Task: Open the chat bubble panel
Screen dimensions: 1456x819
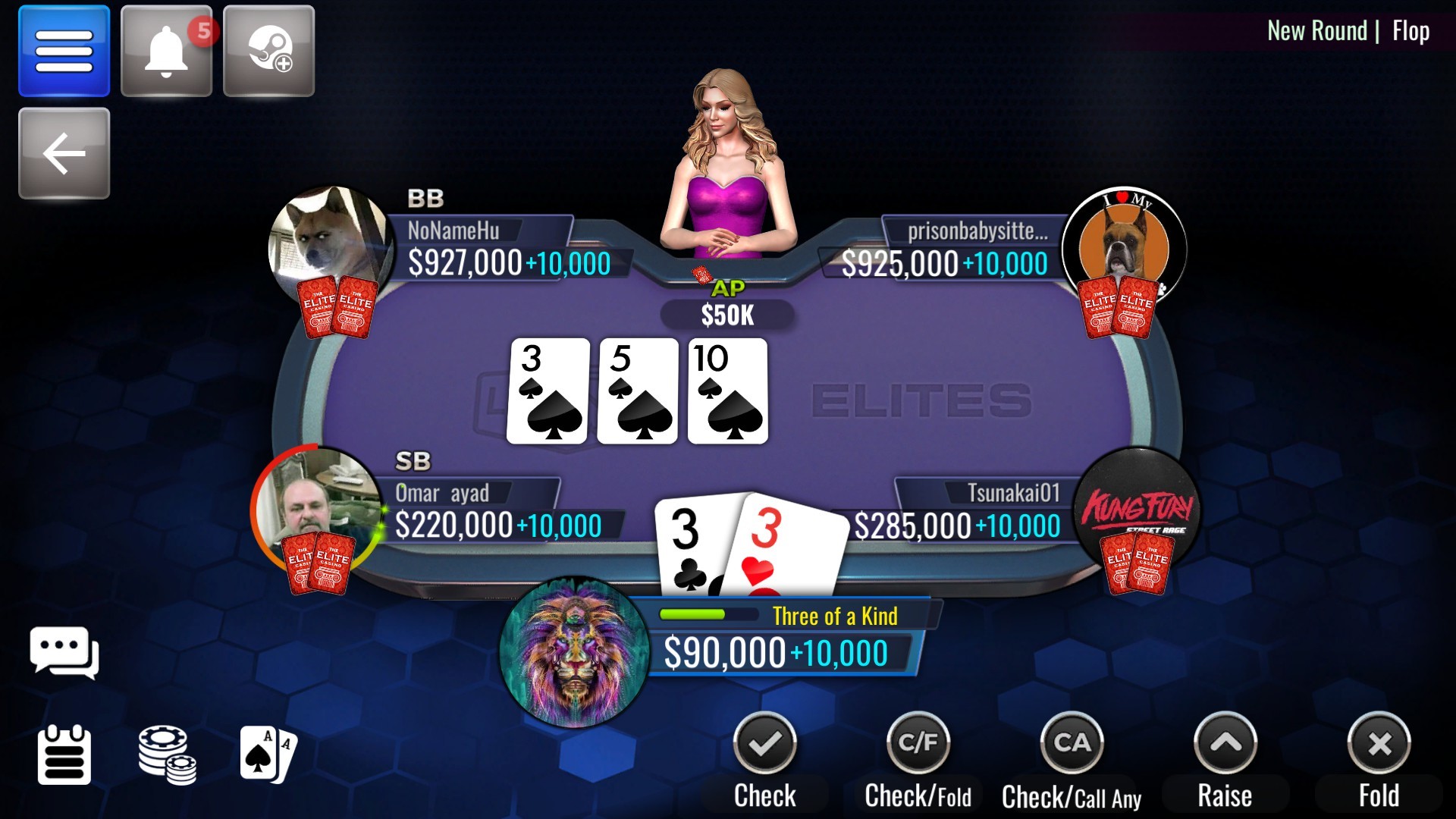Action: (x=65, y=654)
